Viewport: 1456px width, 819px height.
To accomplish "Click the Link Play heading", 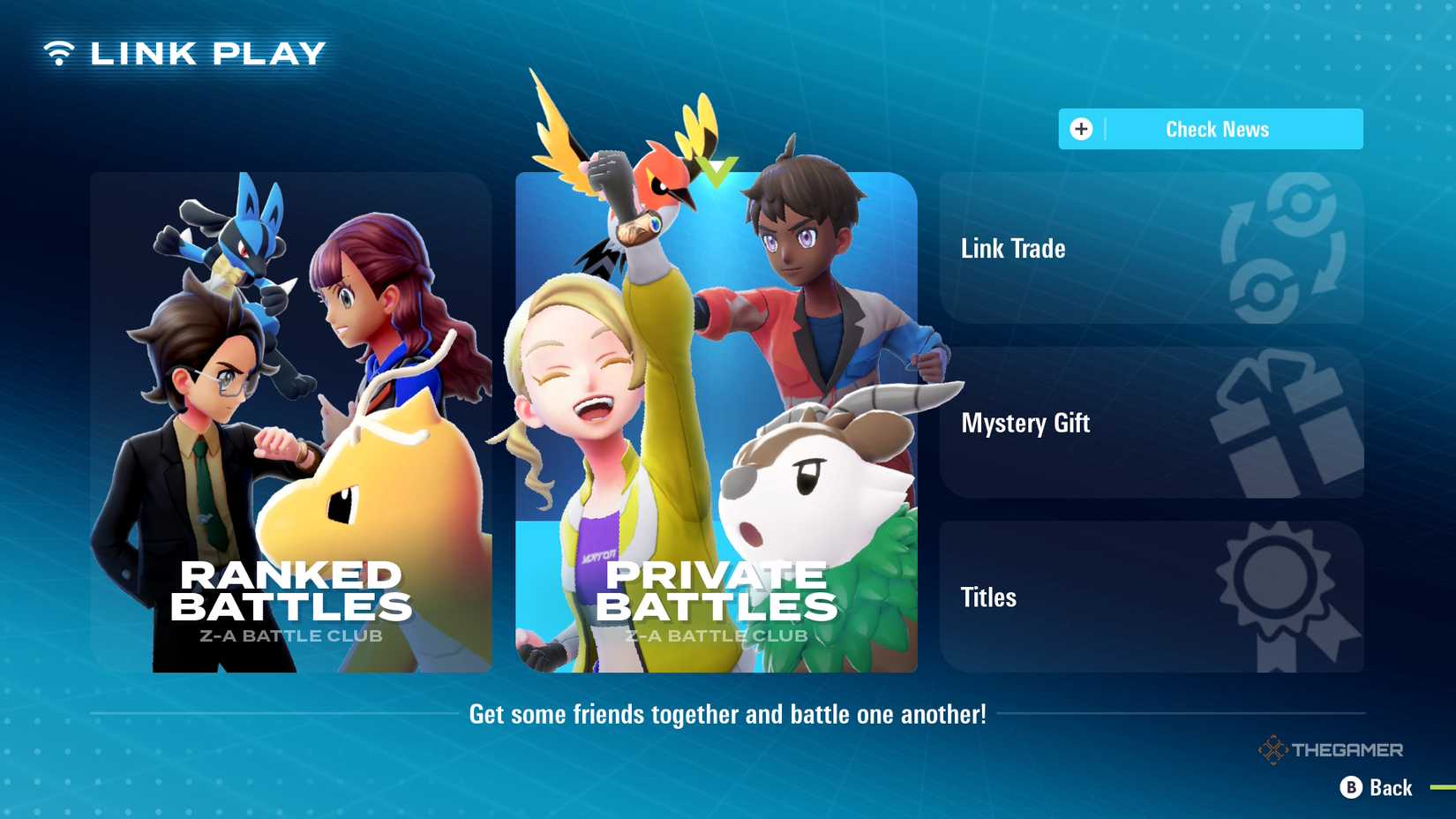I will [208, 52].
